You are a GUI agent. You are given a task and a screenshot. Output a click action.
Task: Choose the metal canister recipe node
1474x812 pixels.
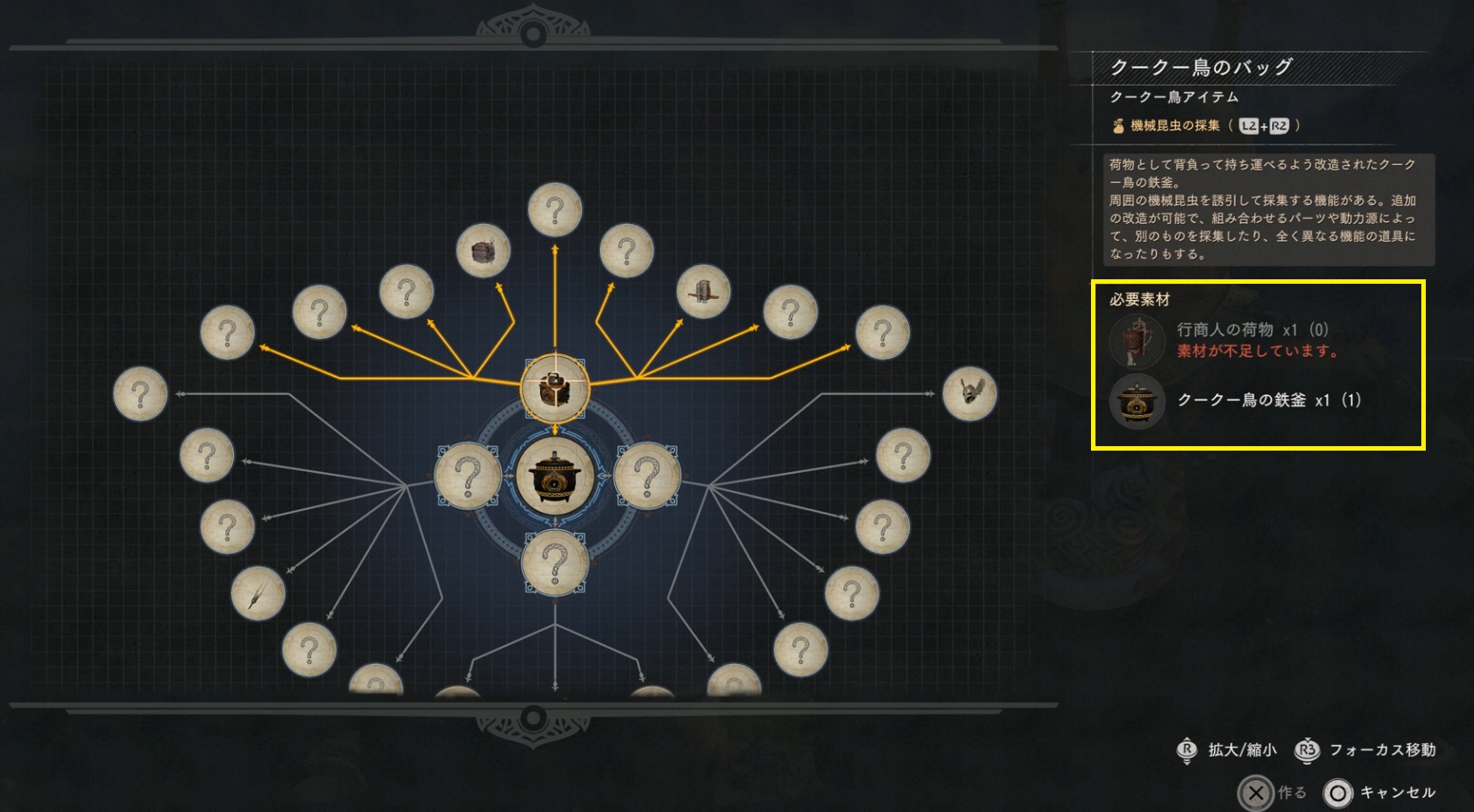pos(703,292)
